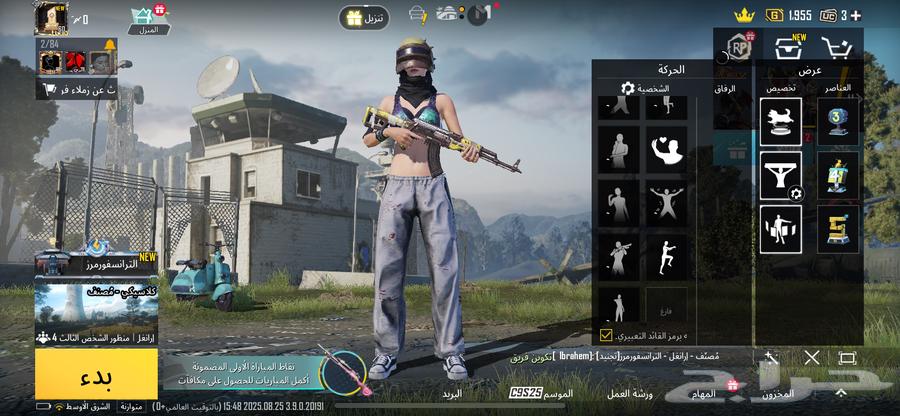Open the المنزل home icon
Viewport: 900px width, 416px height.
148,16
